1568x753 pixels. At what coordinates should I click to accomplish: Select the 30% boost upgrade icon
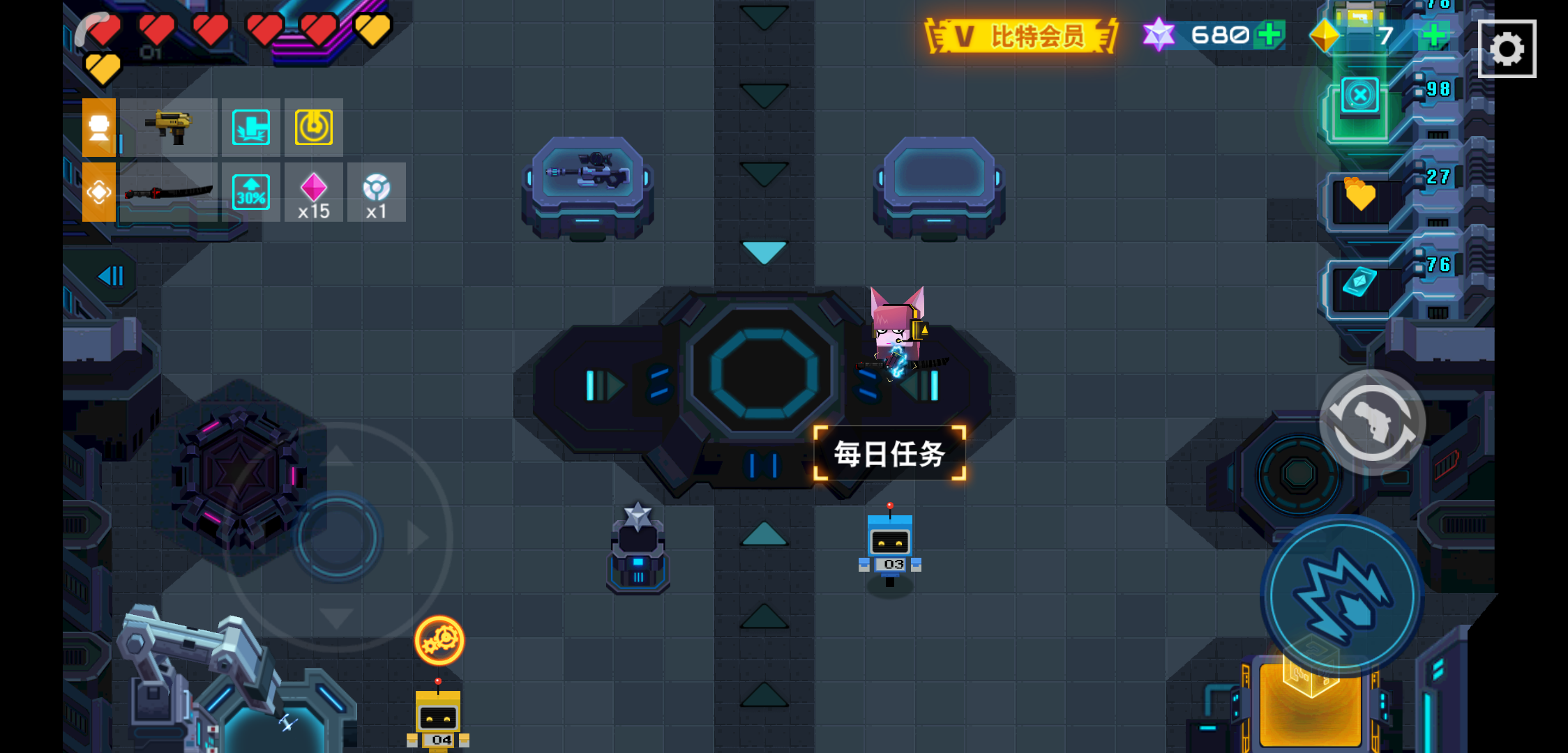[x=250, y=193]
